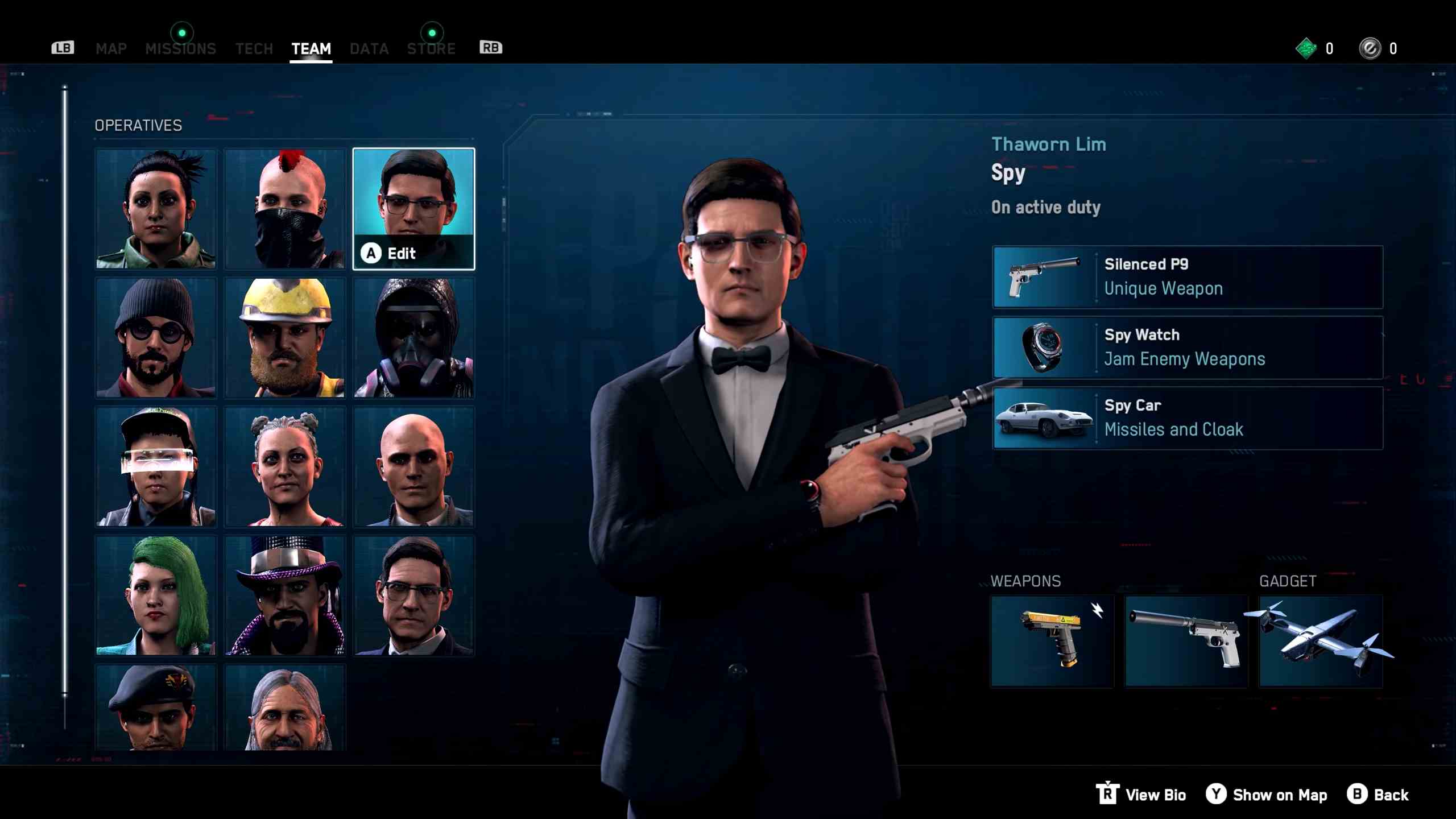The width and height of the screenshot is (1456, 819).
Task: Select the mohawk operative portrait
Action: [284, 209]
